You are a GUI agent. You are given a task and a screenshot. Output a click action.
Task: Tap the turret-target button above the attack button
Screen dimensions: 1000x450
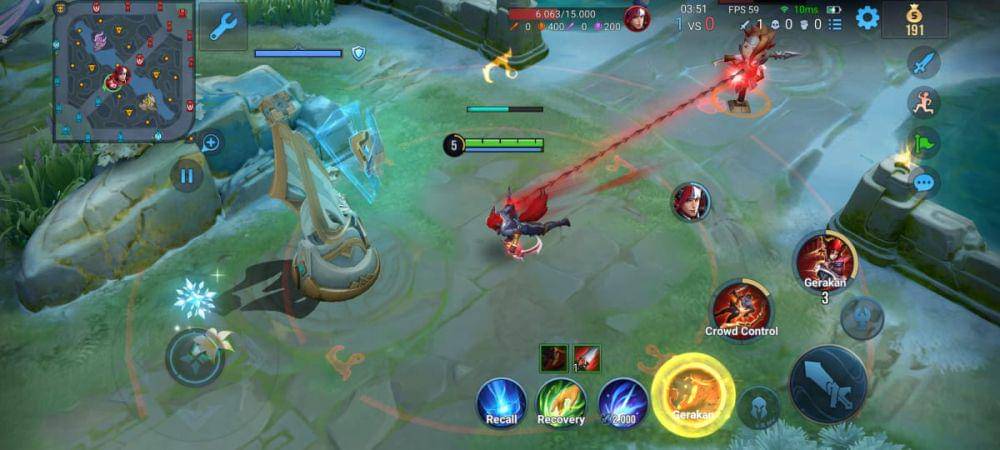pos(861,318)
